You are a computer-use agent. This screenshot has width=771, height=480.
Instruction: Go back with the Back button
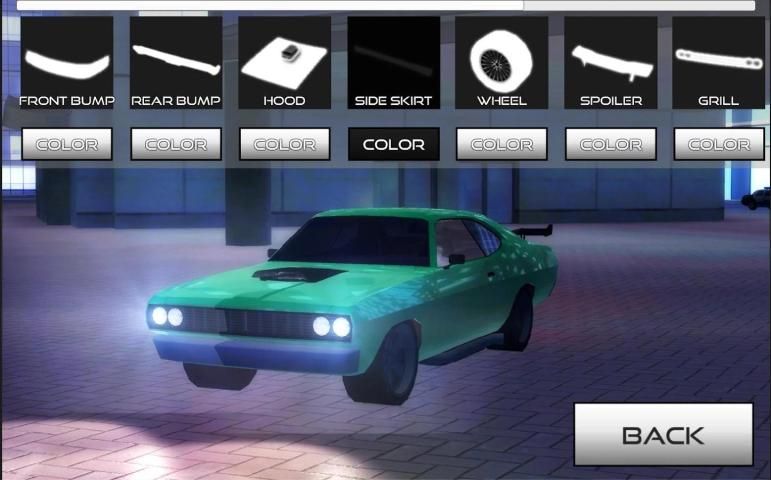[663, 435]
